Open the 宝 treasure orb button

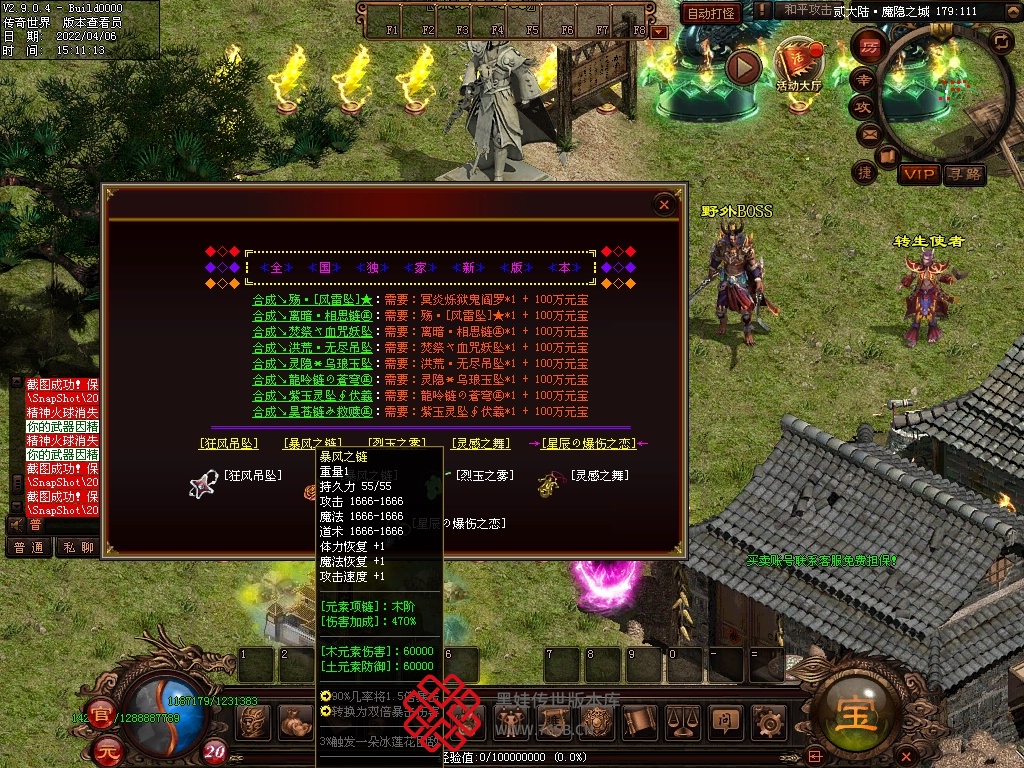coord(859,709)
